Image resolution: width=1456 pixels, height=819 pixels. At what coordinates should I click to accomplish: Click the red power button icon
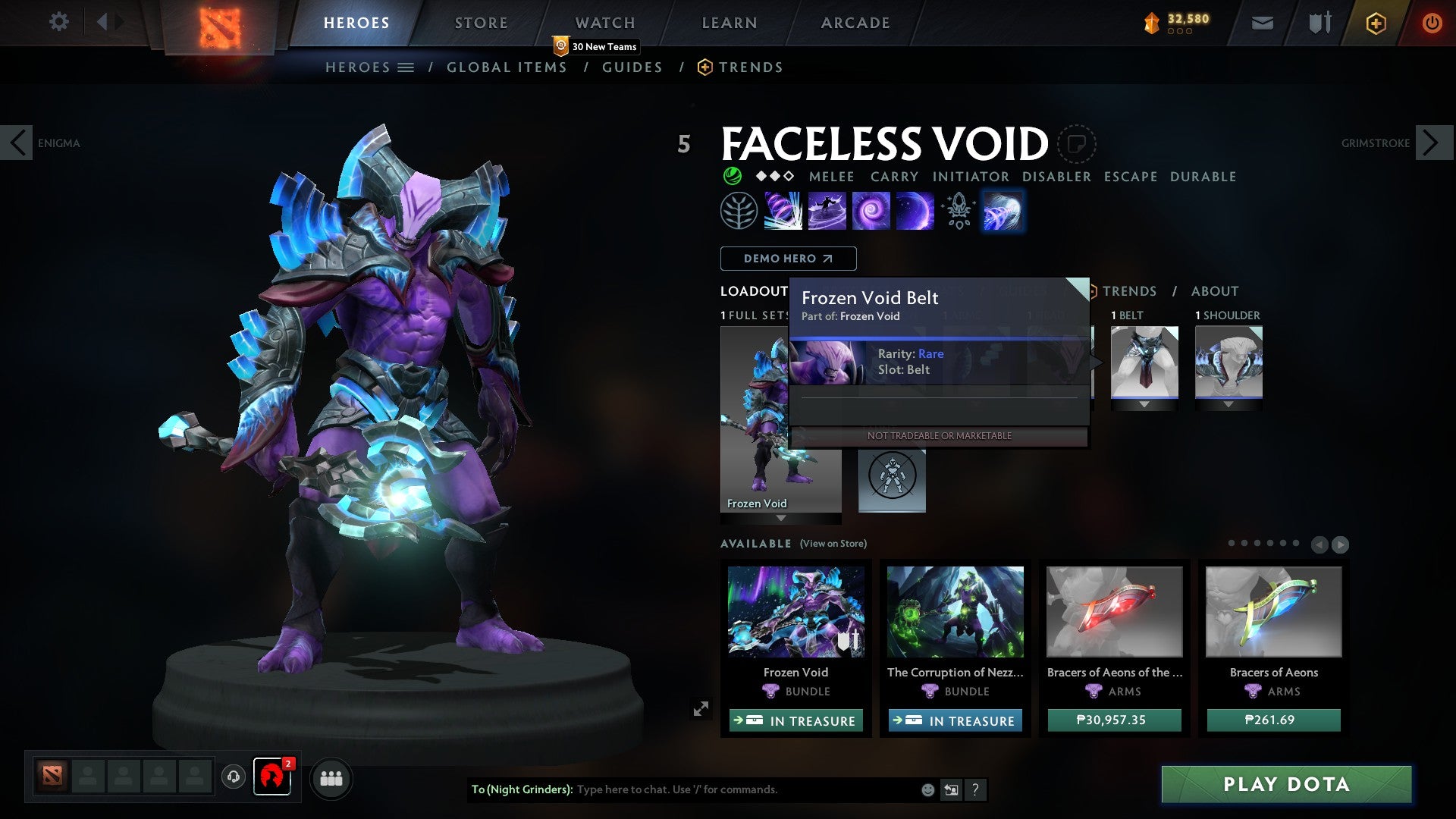[1432, 23]
